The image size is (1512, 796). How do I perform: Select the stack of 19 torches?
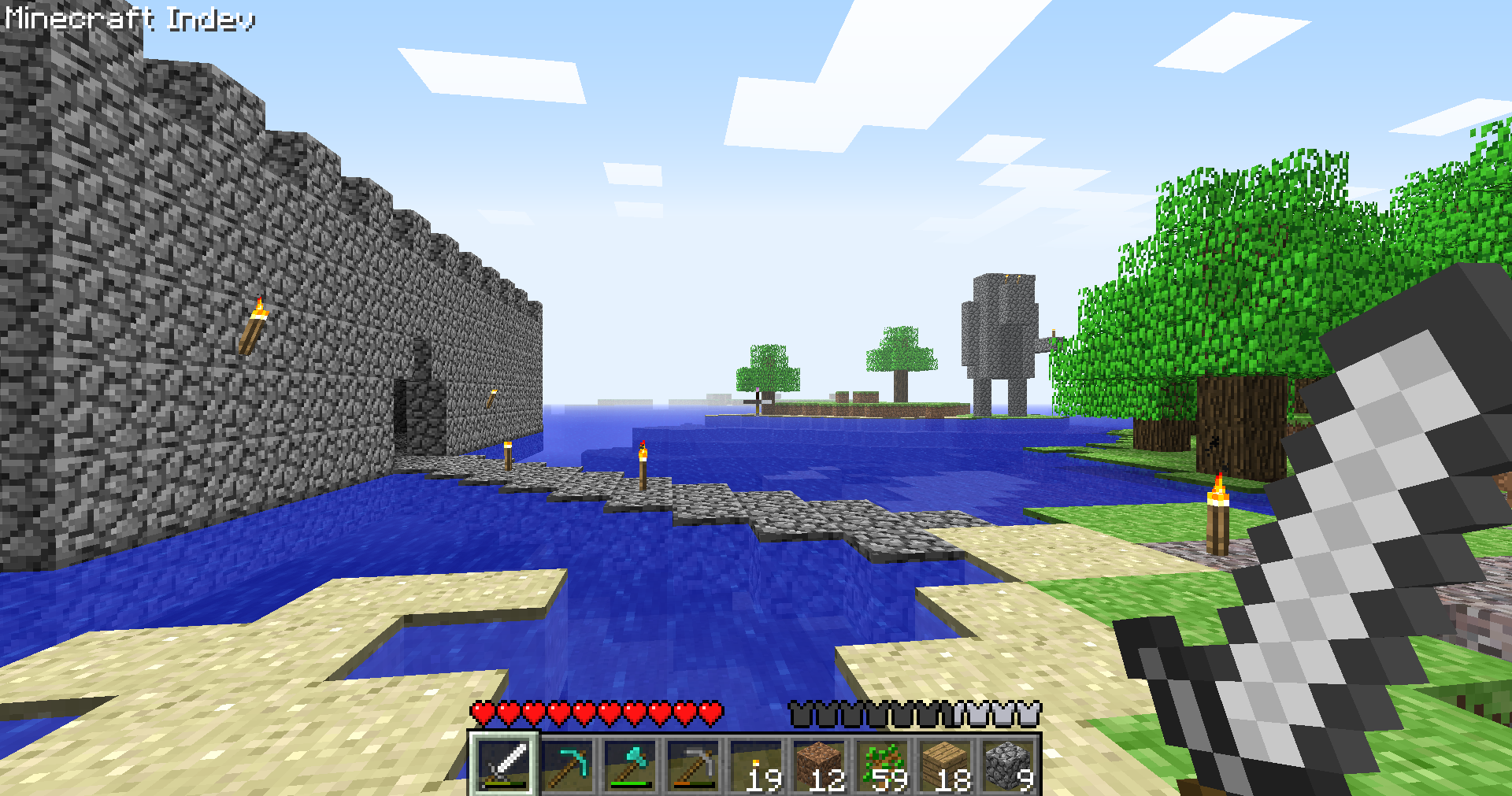pyautogui.click(x=756, y=764)
